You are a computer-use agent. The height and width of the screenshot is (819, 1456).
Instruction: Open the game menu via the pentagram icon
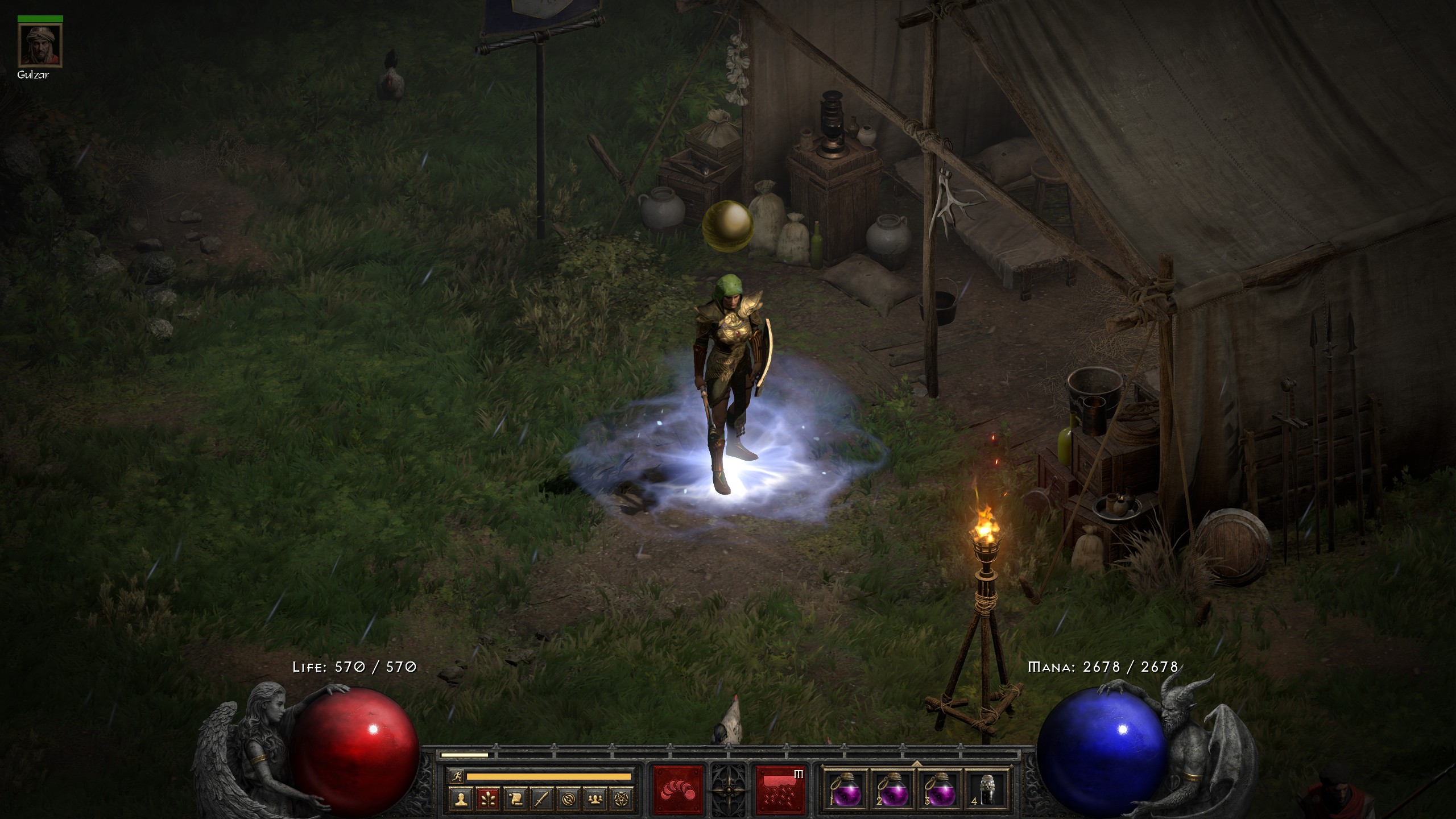(622, 800)
